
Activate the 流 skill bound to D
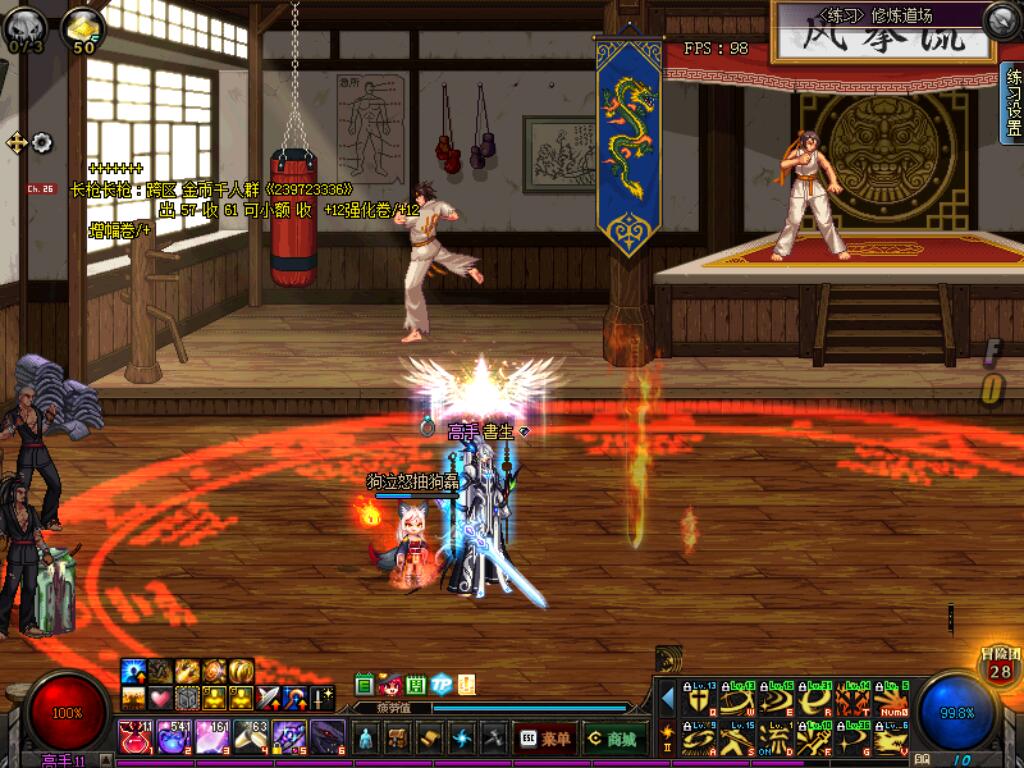773,739
